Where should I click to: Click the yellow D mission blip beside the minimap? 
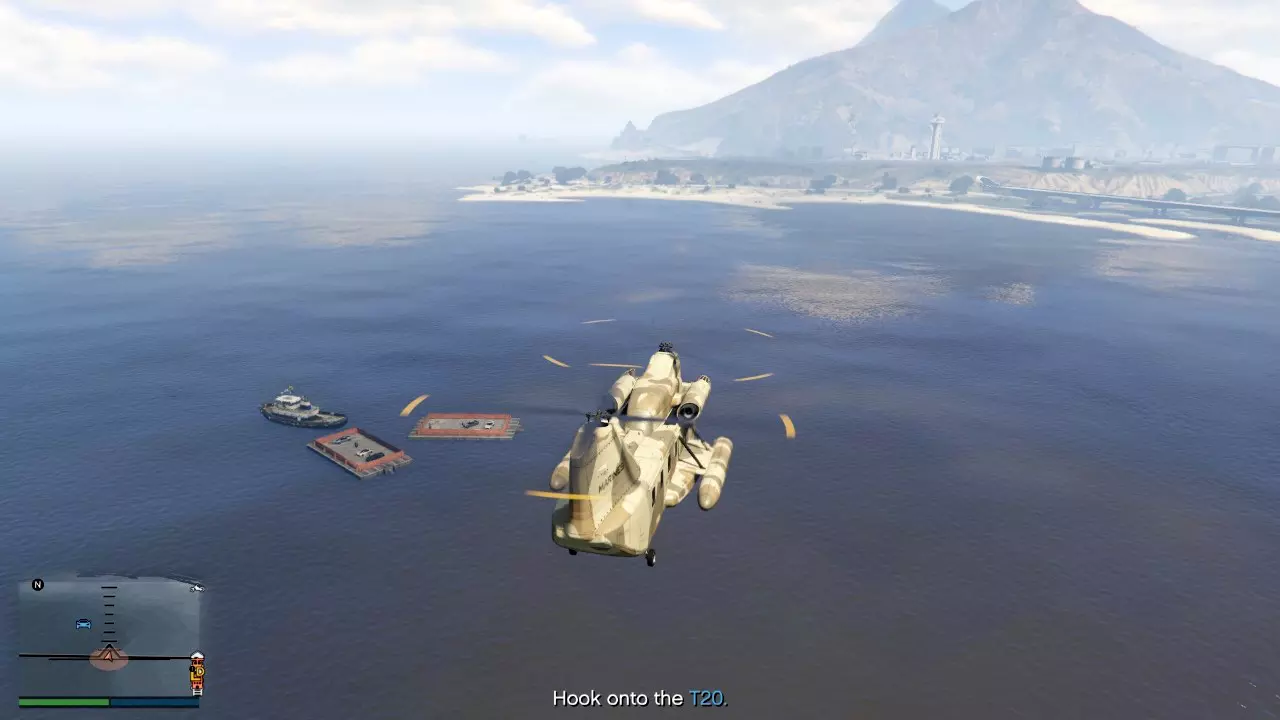[200, 672]
